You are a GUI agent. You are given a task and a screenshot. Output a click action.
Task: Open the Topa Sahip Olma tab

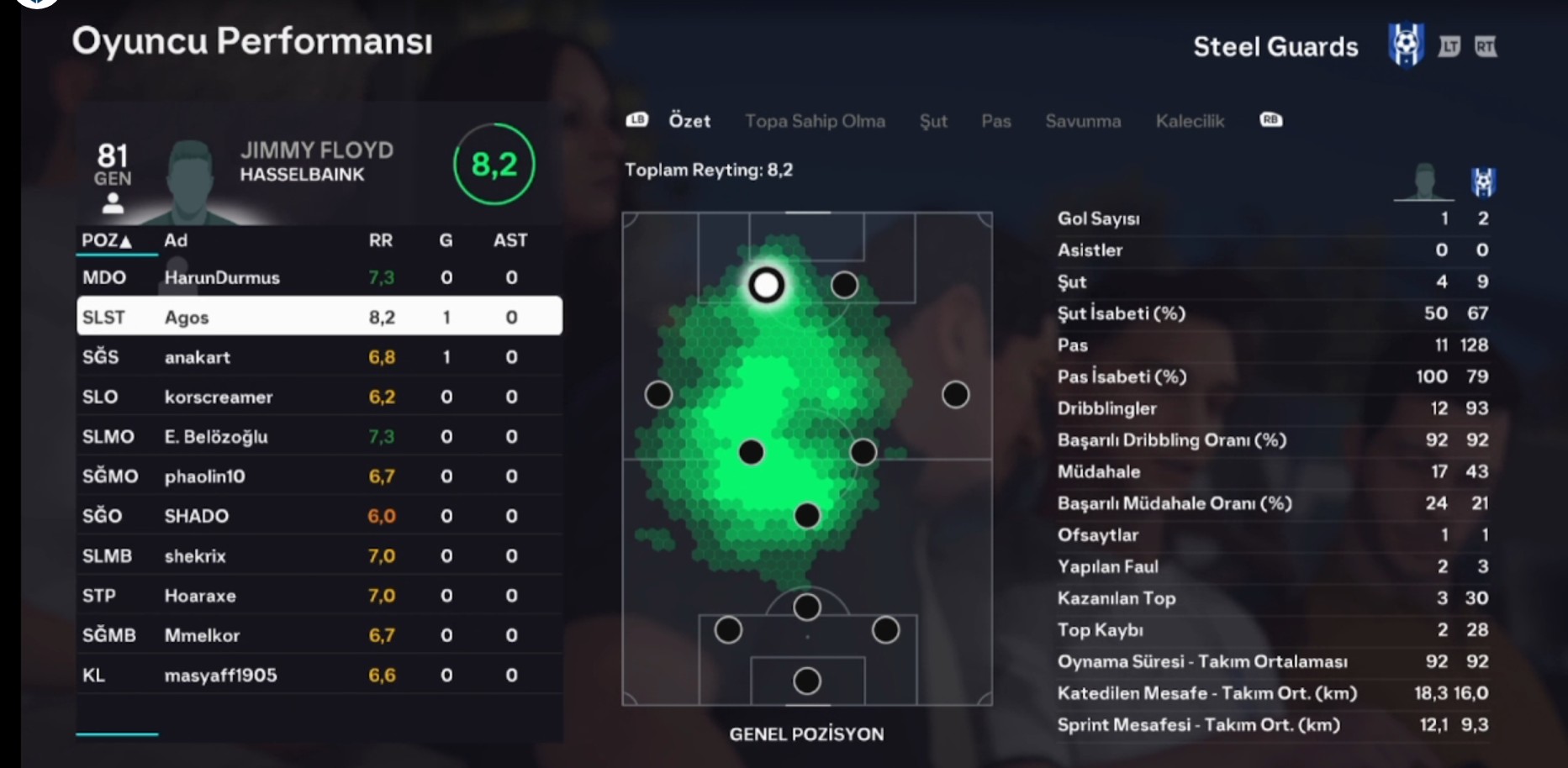pos(815,121)
